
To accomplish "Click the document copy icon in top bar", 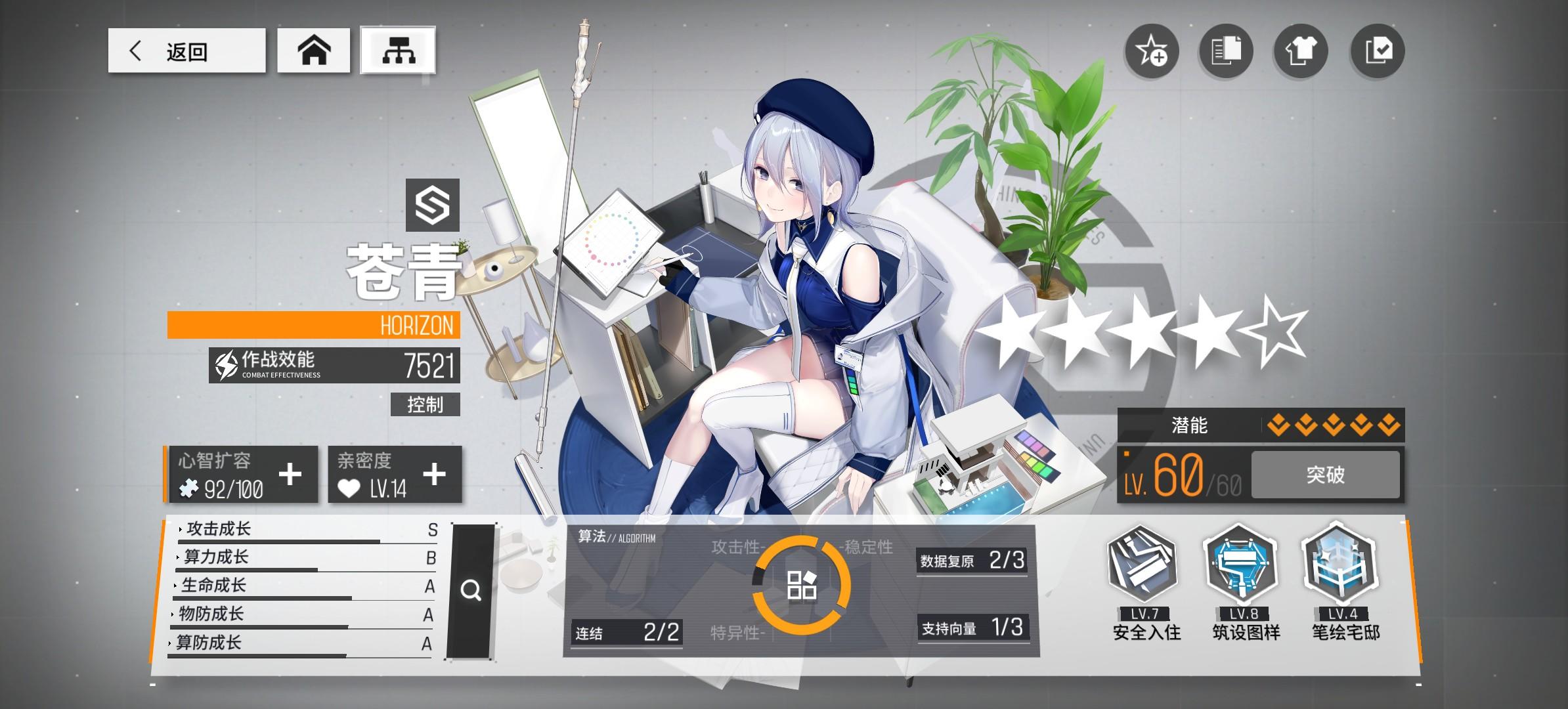I will pyautogui.click(x=1225, y=51).
